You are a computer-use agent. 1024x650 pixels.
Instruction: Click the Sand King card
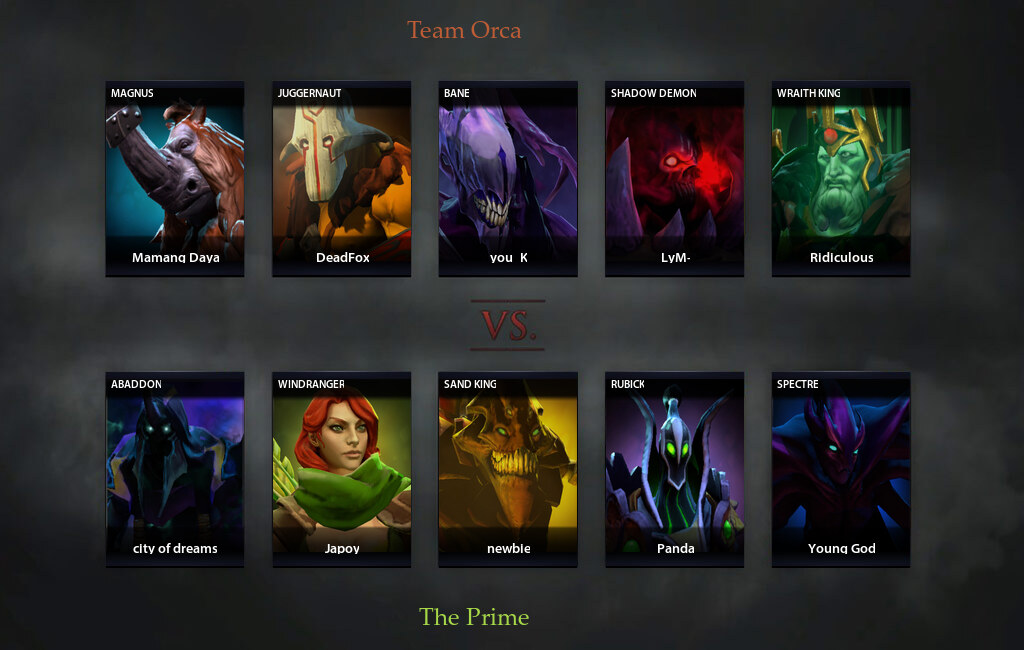pos(508,469)
